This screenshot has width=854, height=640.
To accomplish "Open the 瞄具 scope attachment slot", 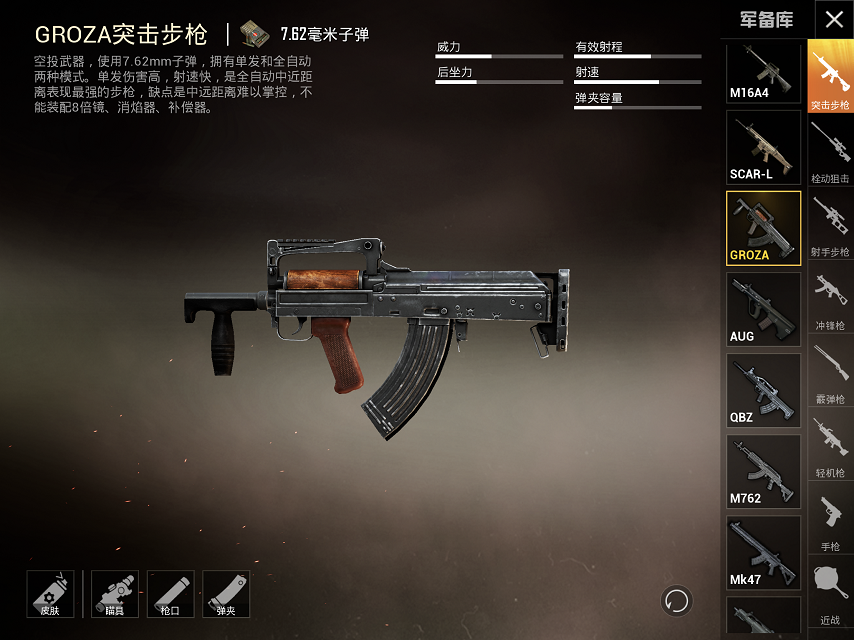I will 115,594.
